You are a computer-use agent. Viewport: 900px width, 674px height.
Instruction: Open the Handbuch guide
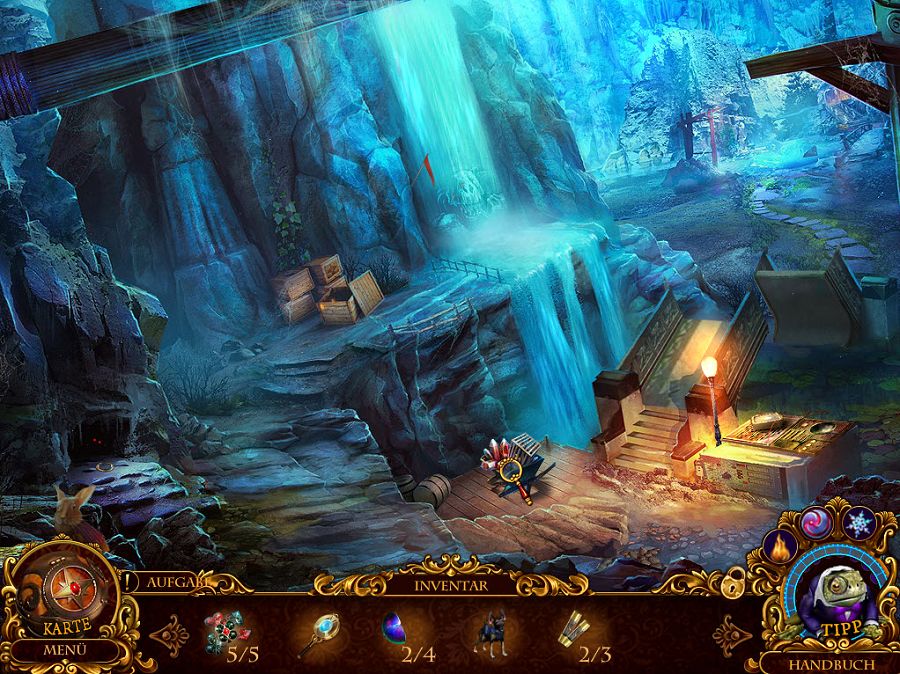(x=831, y=664)
